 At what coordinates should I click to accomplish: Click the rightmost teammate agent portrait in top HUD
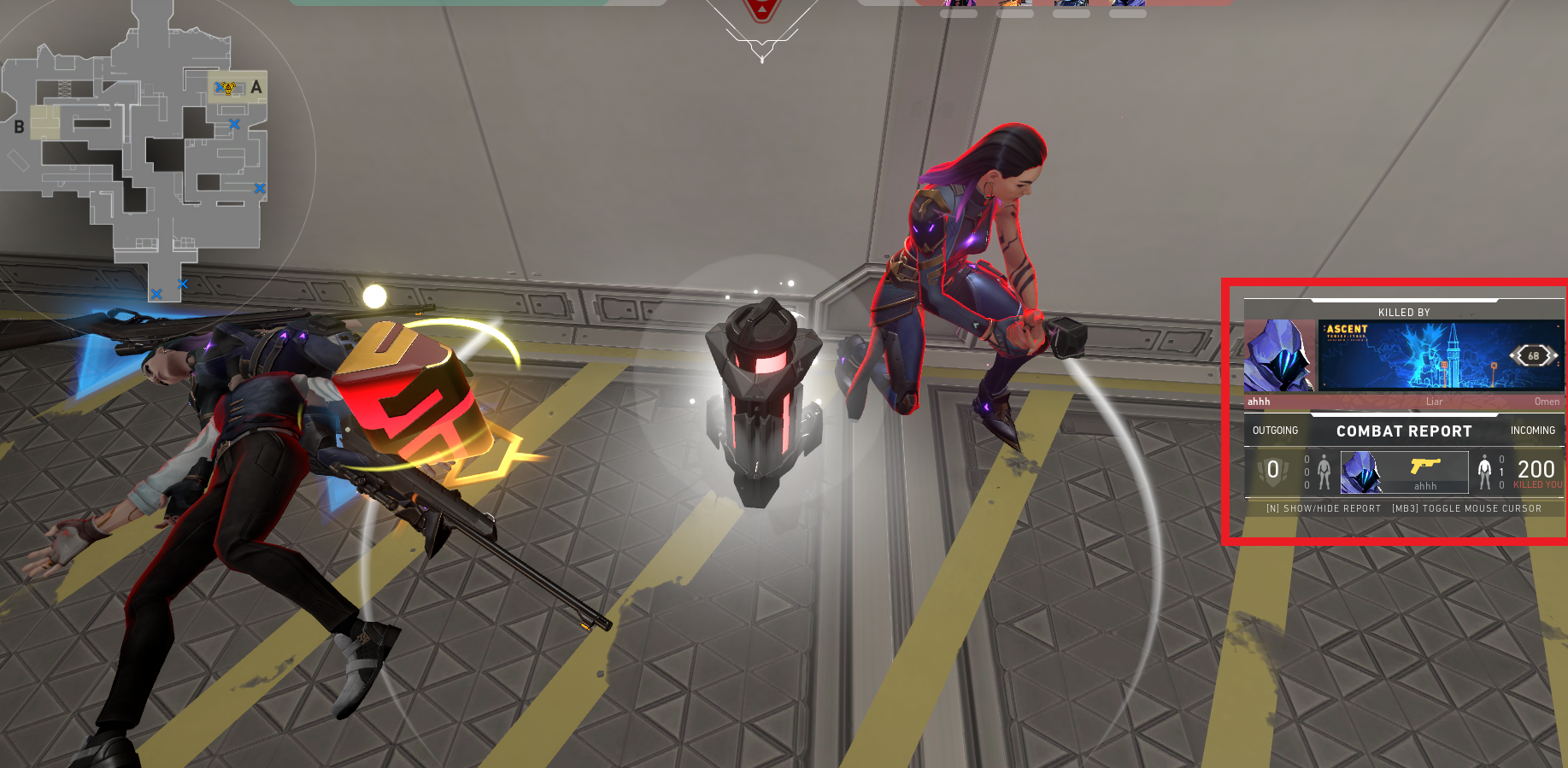[x=1129, y=4]
